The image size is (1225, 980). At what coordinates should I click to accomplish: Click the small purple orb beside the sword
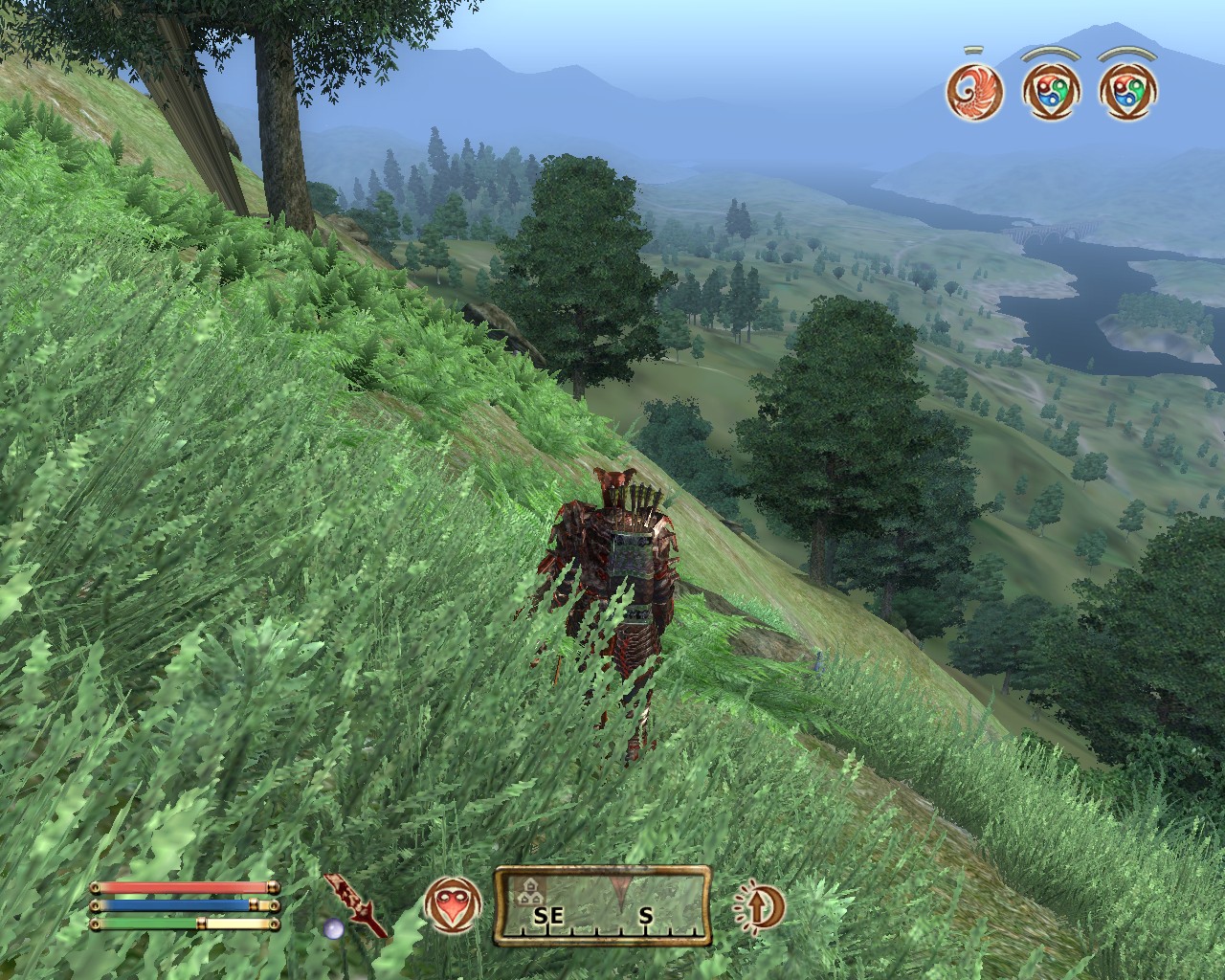[332, 927]
